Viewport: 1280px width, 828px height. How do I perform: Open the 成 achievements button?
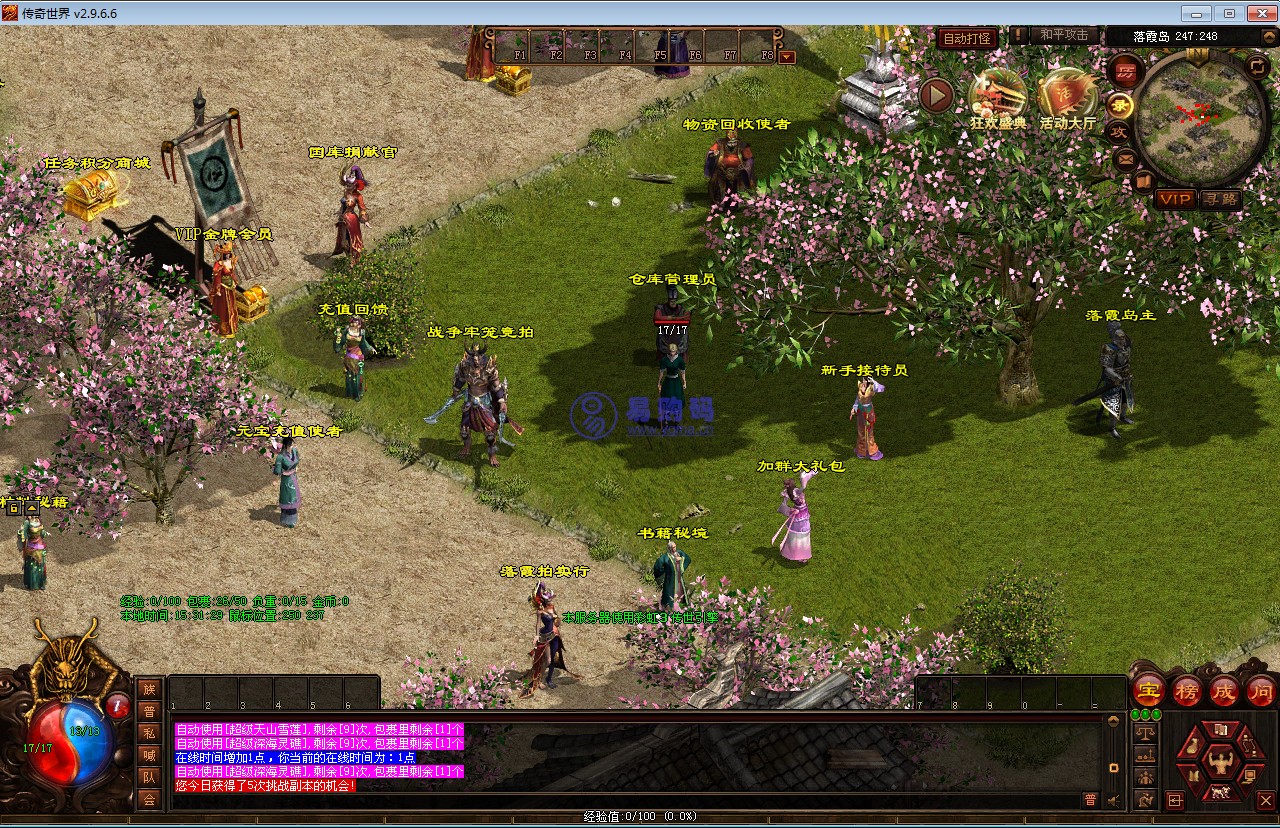point(1224,690)
